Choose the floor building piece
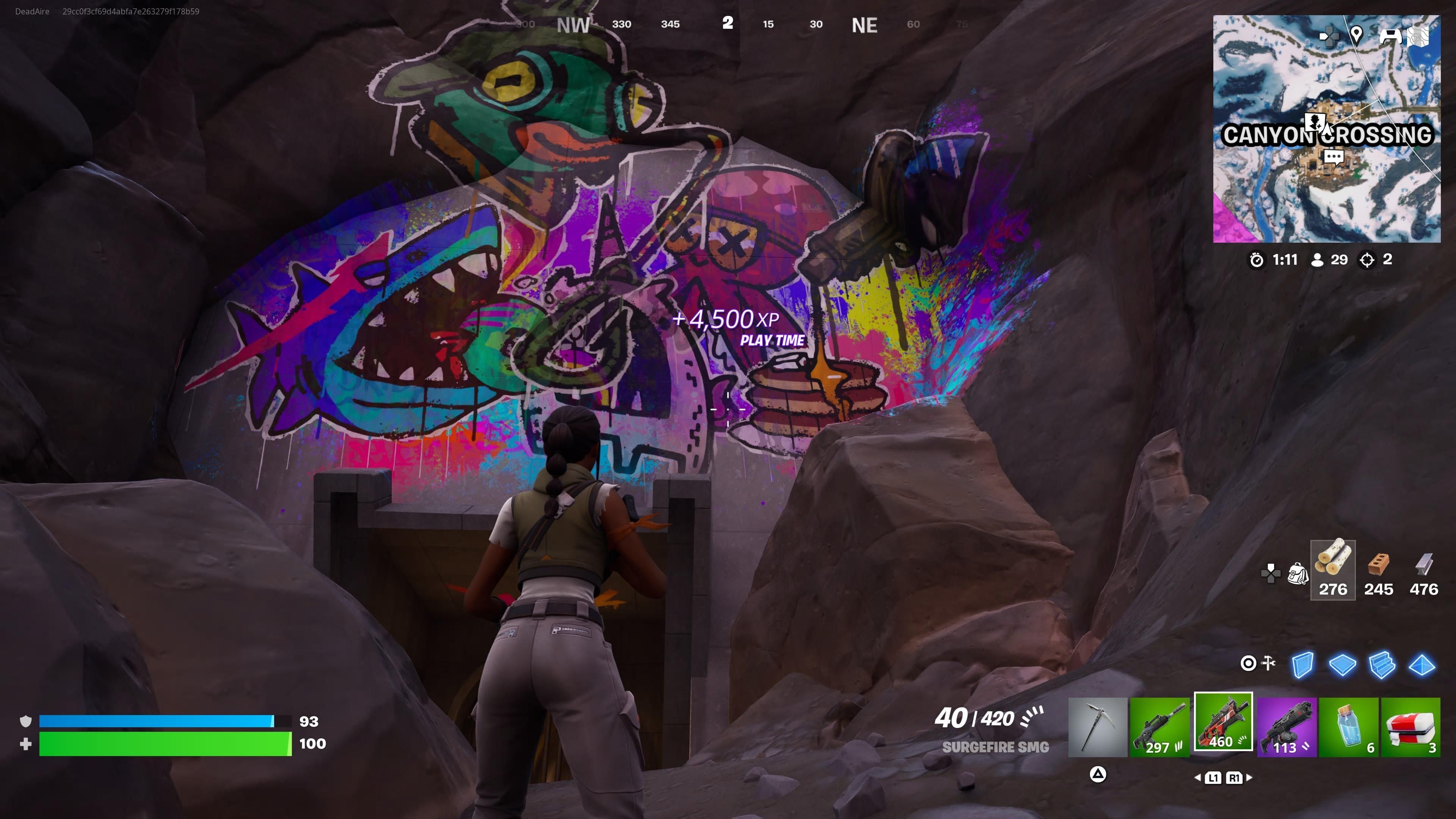Screen dimensions: 1456x819 1342,665
